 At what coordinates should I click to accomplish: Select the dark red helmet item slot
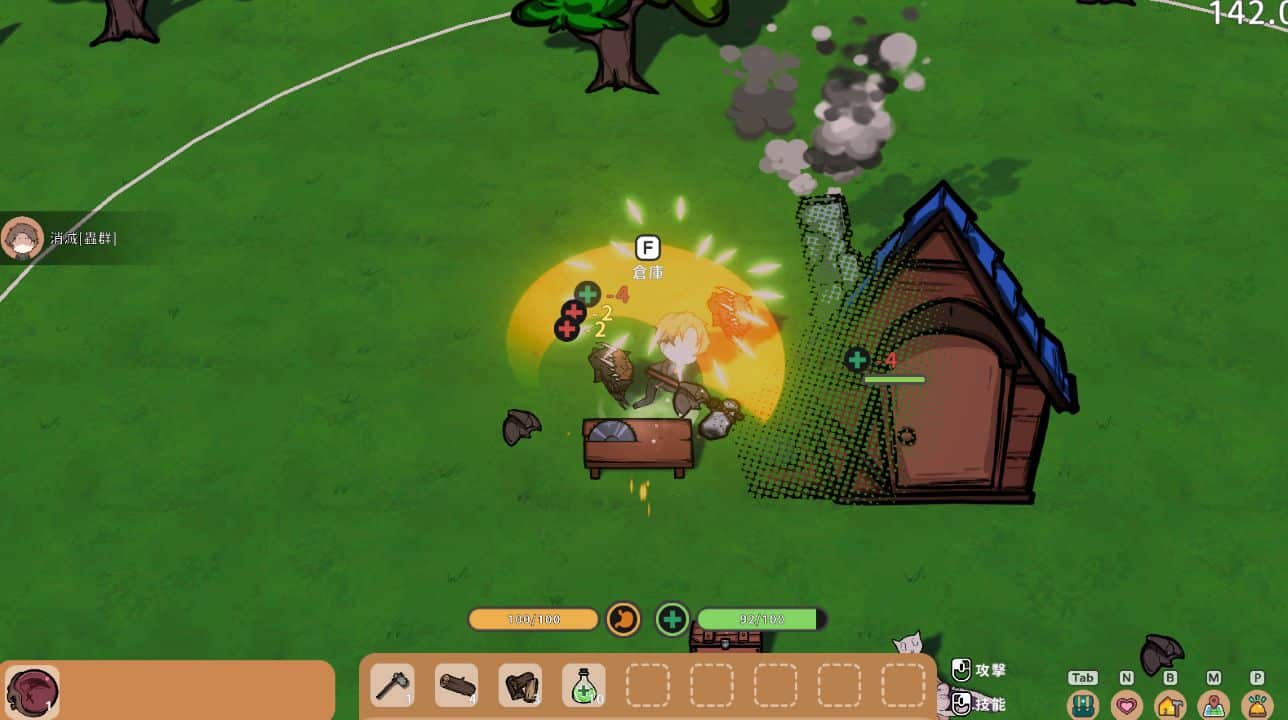[x=32, y=692]
